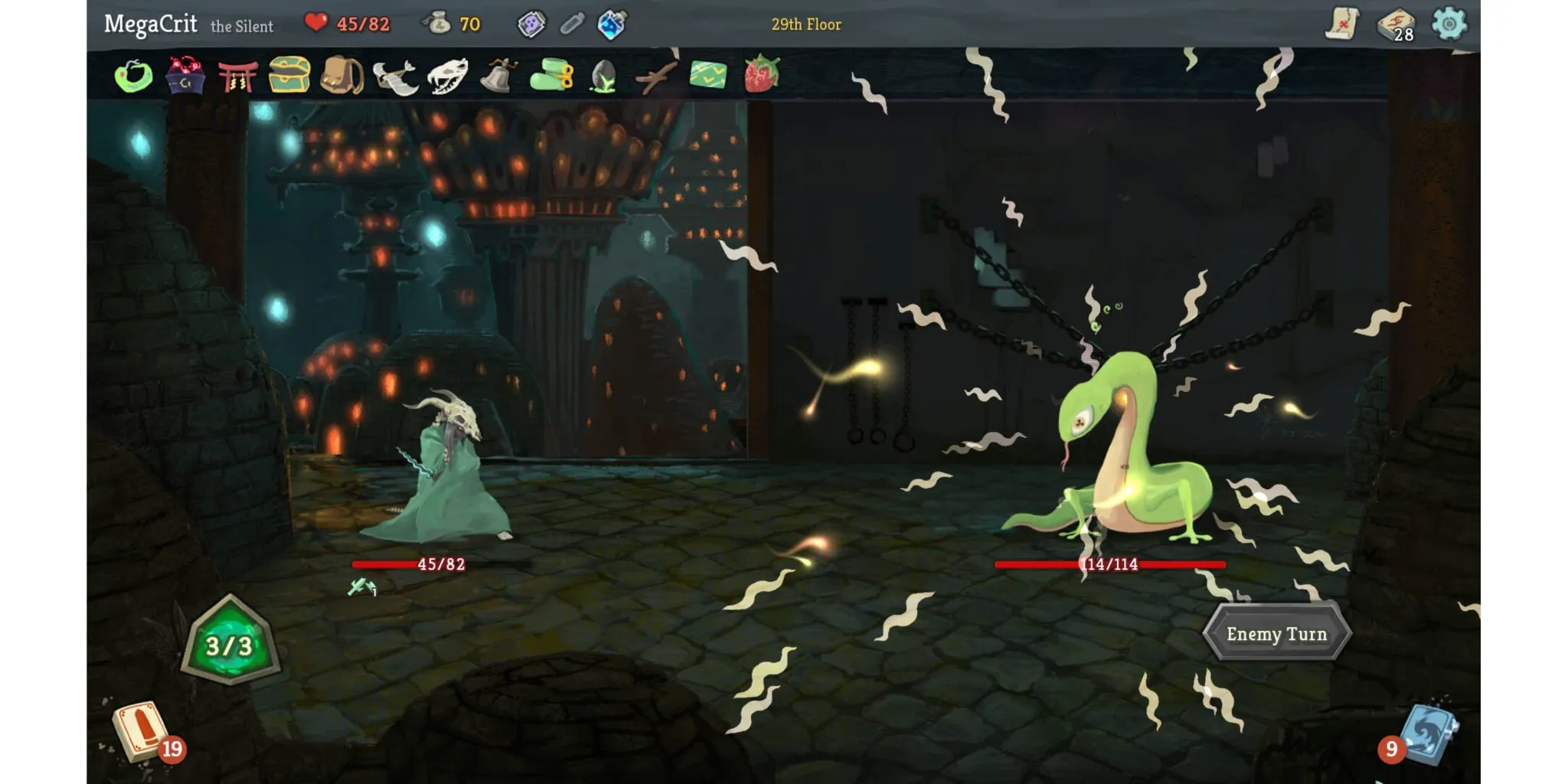Inspect the Calling Bell relic
The image size is (1568, 784).
[498, 76]
